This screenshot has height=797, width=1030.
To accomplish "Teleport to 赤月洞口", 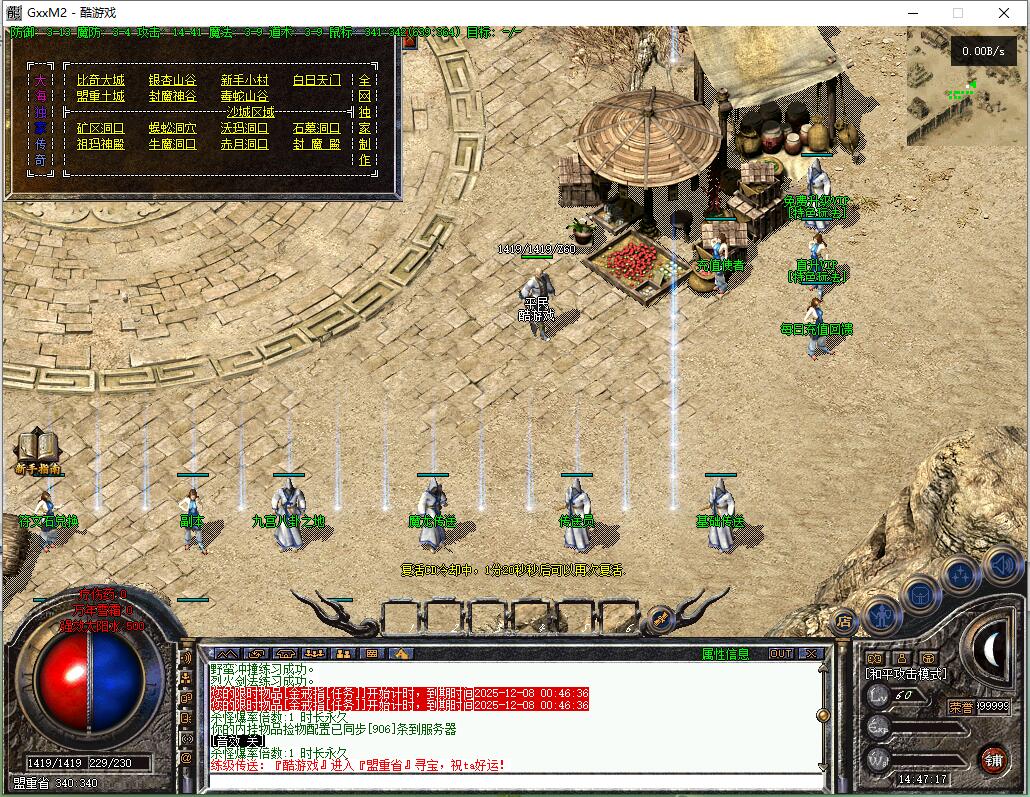I will coord(245,144).
